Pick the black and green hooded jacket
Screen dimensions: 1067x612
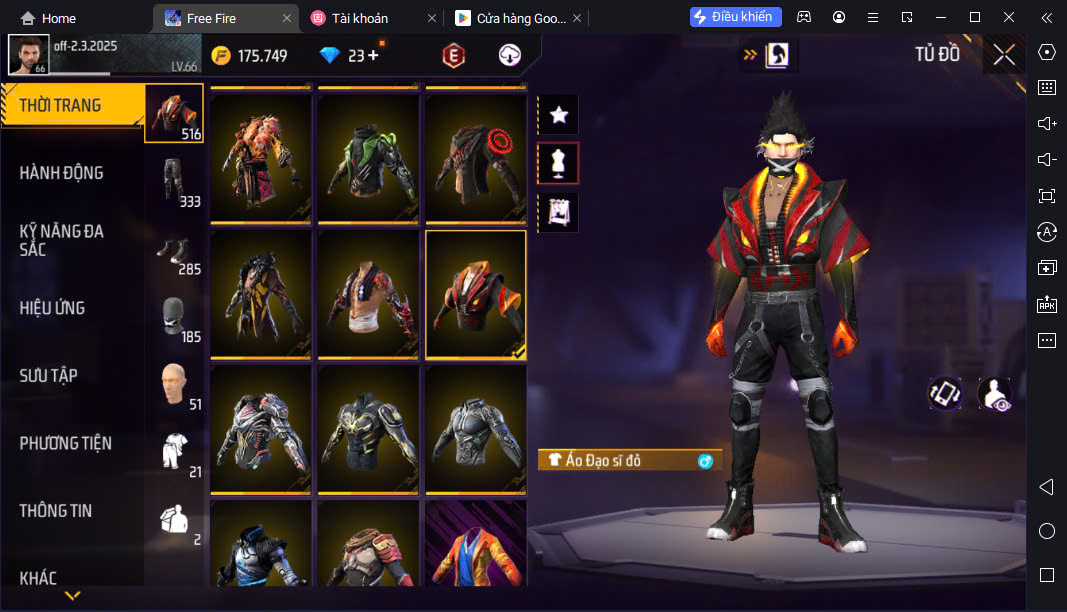click(x=368, y=158)
